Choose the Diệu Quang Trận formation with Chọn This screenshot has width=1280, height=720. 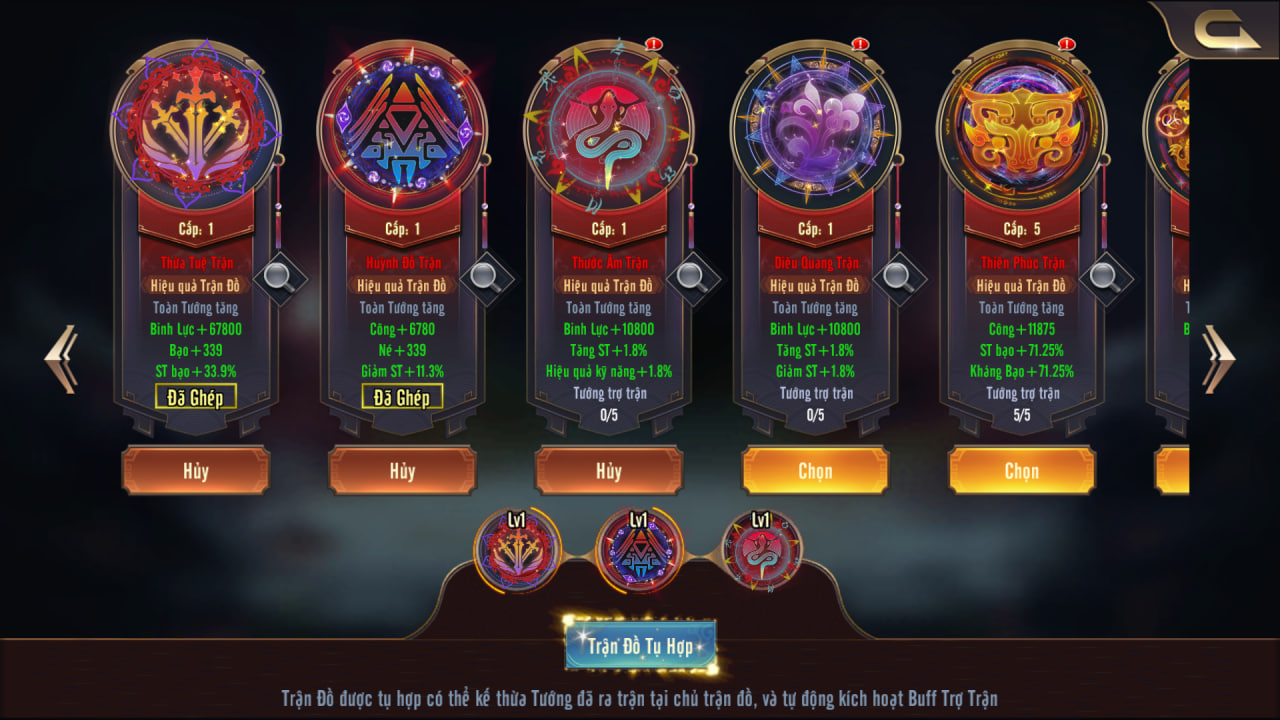pos(815,471)
